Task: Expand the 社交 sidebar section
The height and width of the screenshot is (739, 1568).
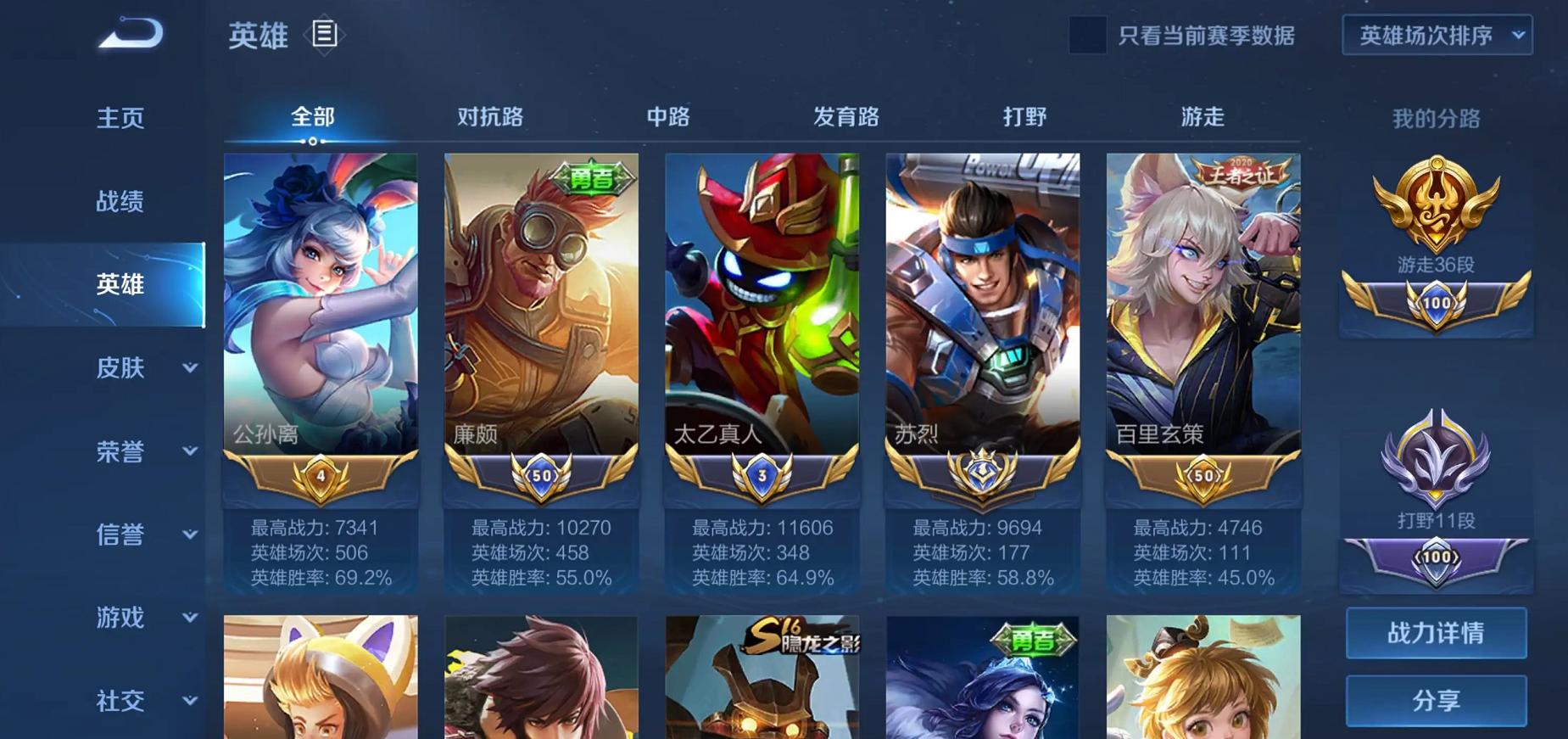Action: point(119,702)
